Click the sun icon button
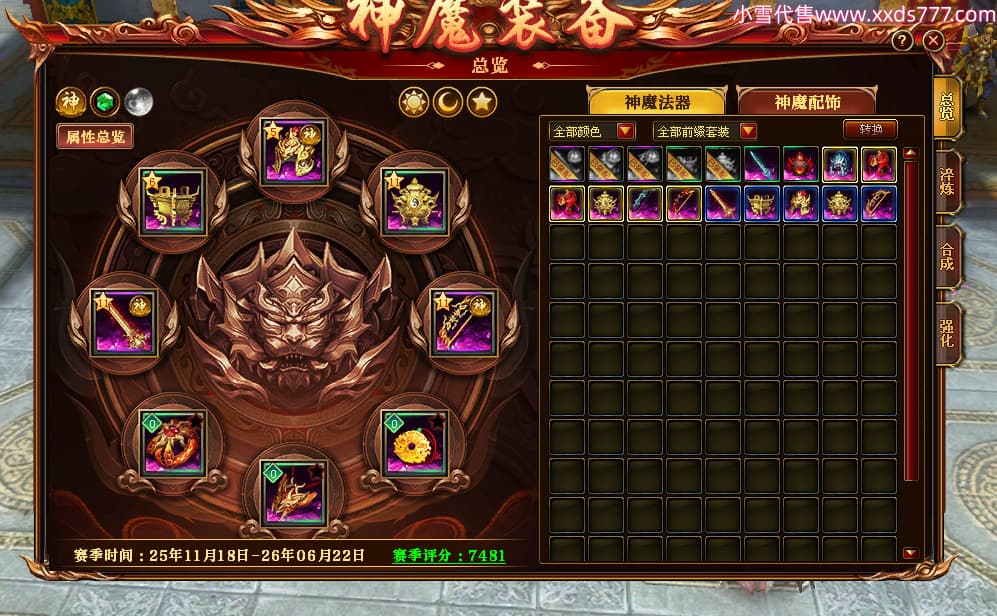Viewport: 997px width, 616px height. [x=413, y=102]
